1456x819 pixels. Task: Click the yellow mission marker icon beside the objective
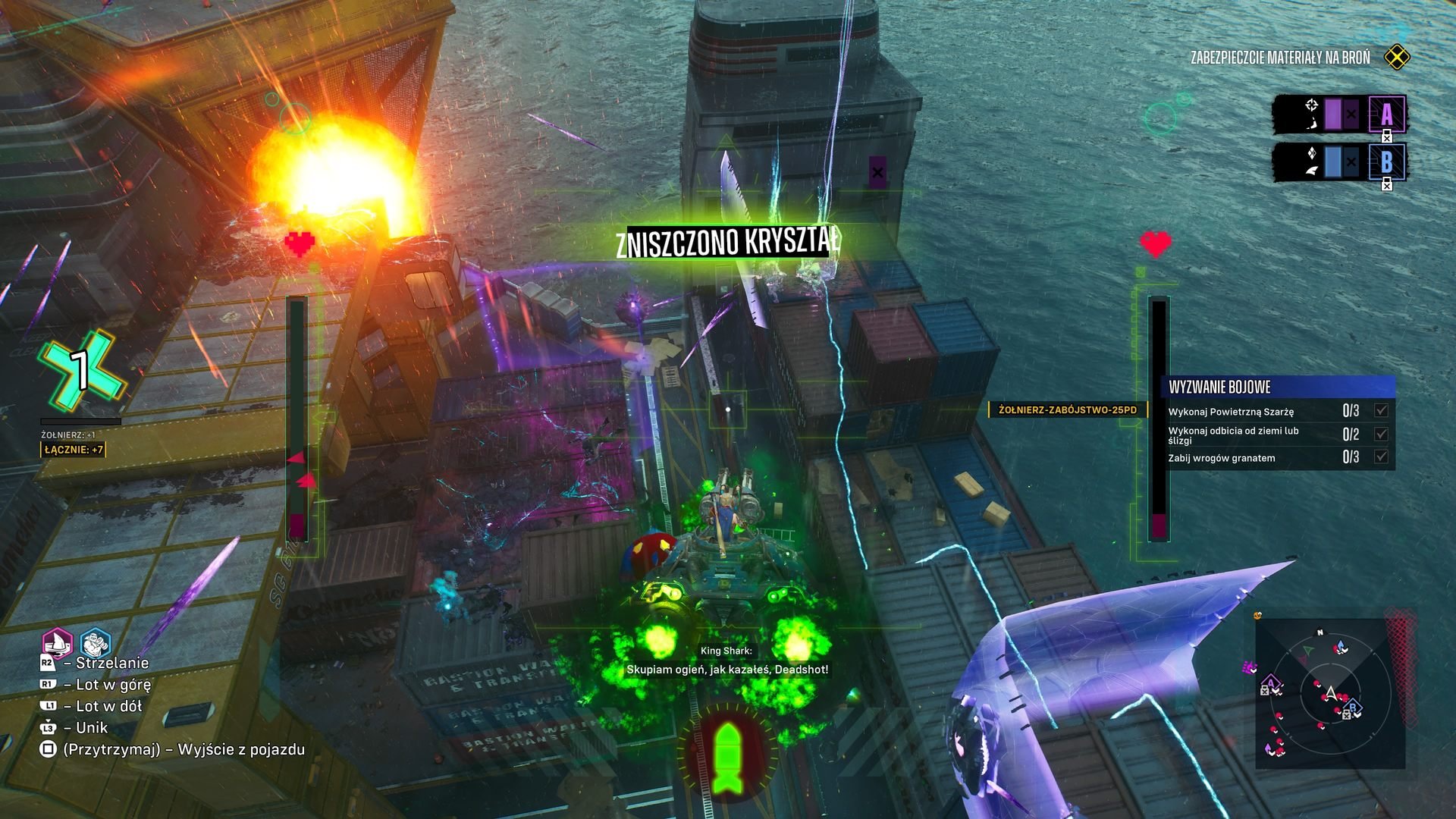[1397, 58]
